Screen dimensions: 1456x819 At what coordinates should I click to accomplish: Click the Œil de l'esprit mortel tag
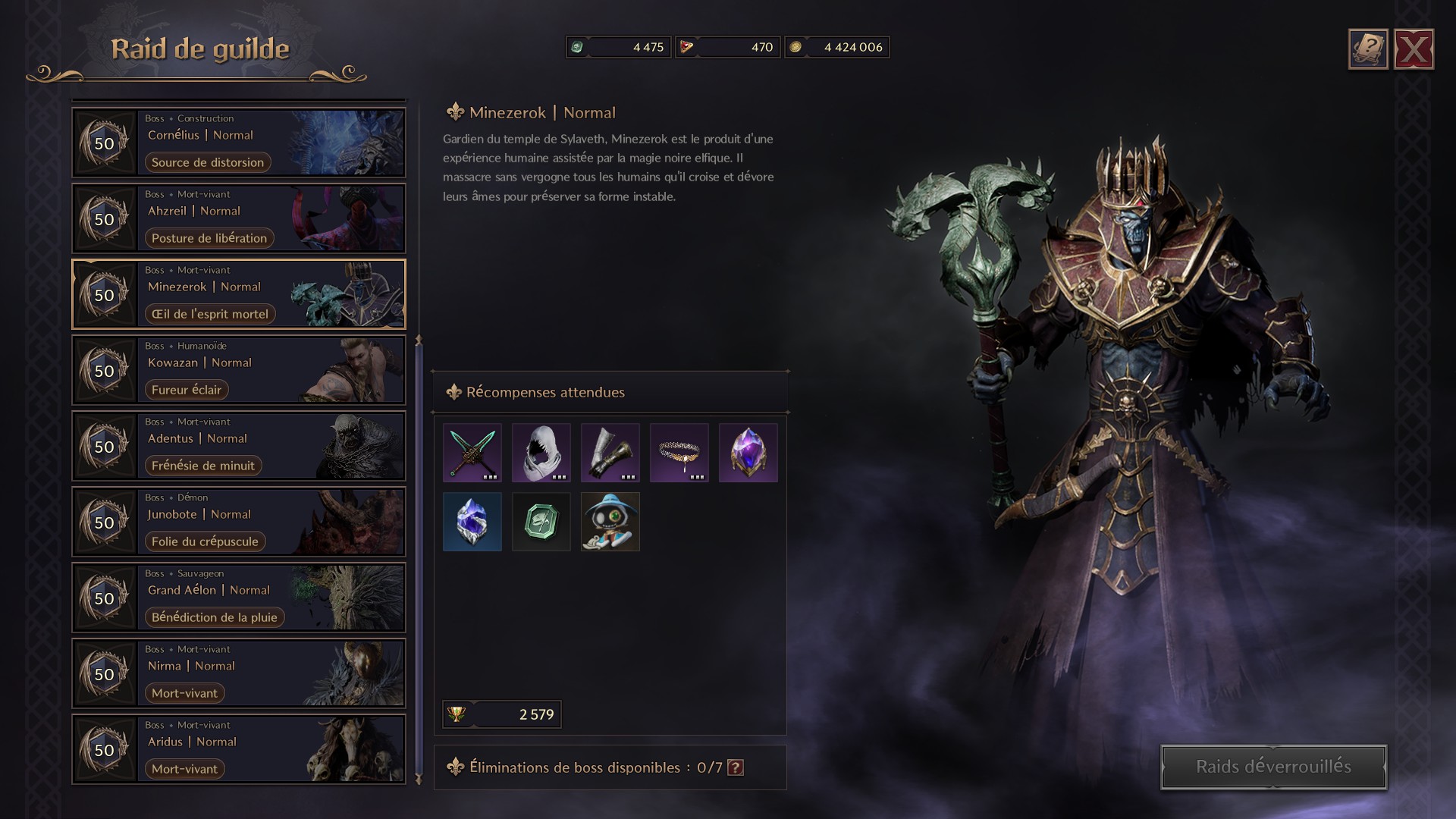(x=209, y=313)
